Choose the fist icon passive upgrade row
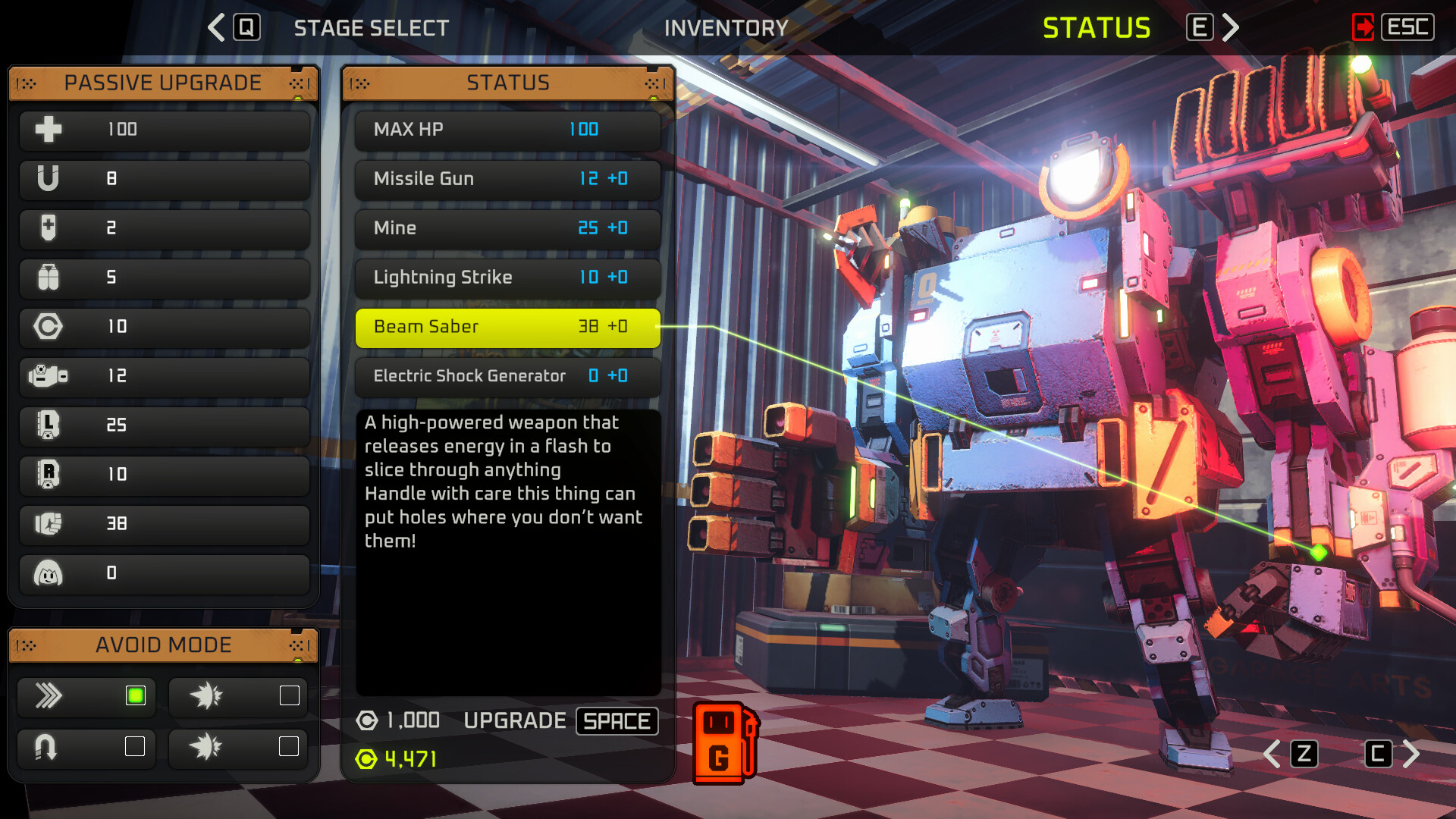1456x819 pixels. [x=164, y=524]
